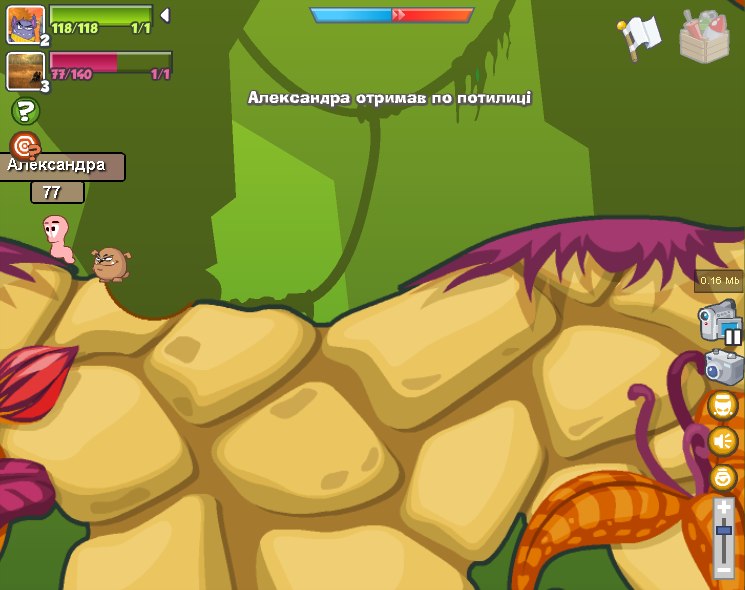Take a screenshot with the photo camera
This screenshot has height=590, width=745.
(723, 366)
